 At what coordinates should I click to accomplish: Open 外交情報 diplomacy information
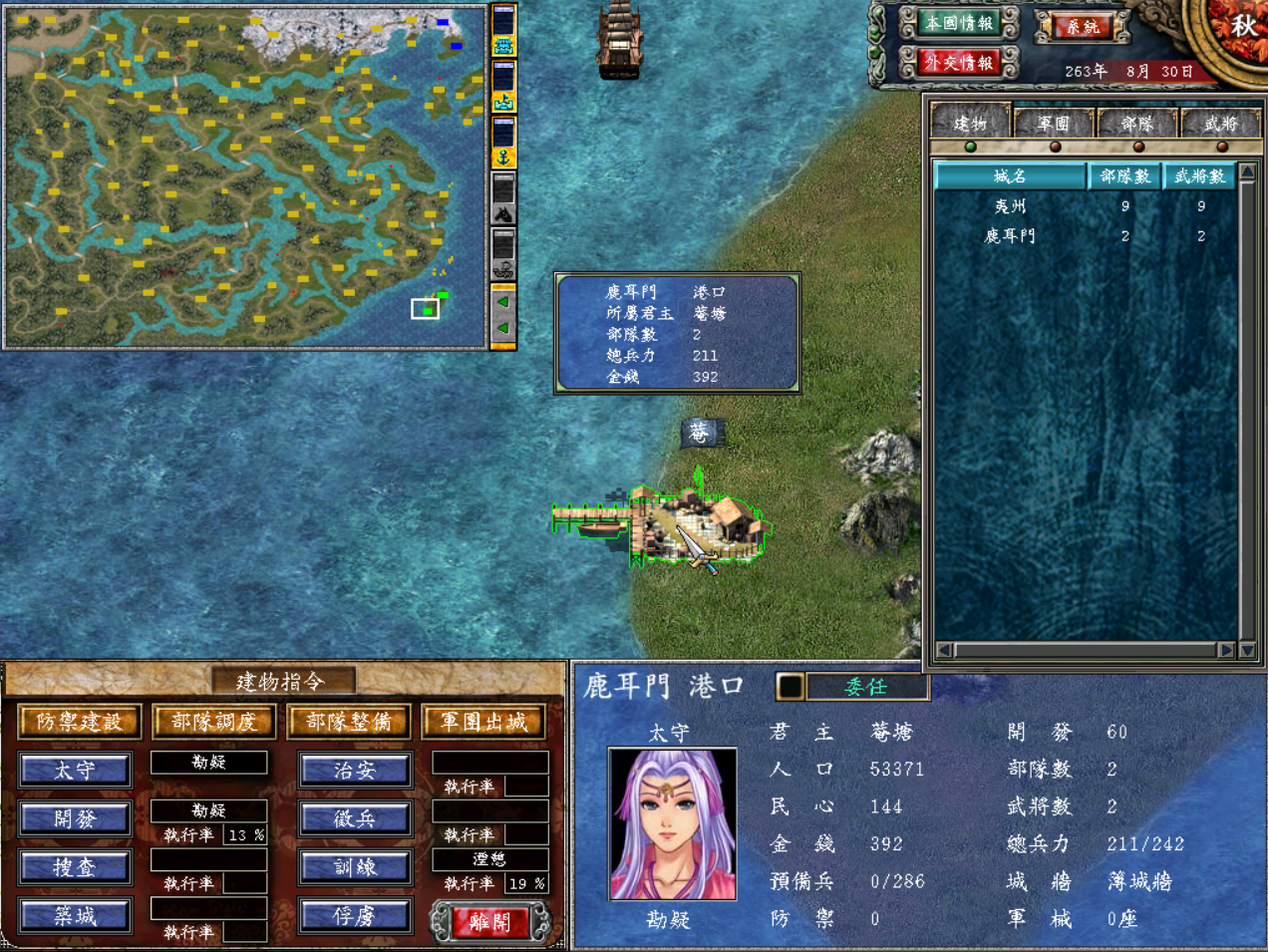click(959, 63)
